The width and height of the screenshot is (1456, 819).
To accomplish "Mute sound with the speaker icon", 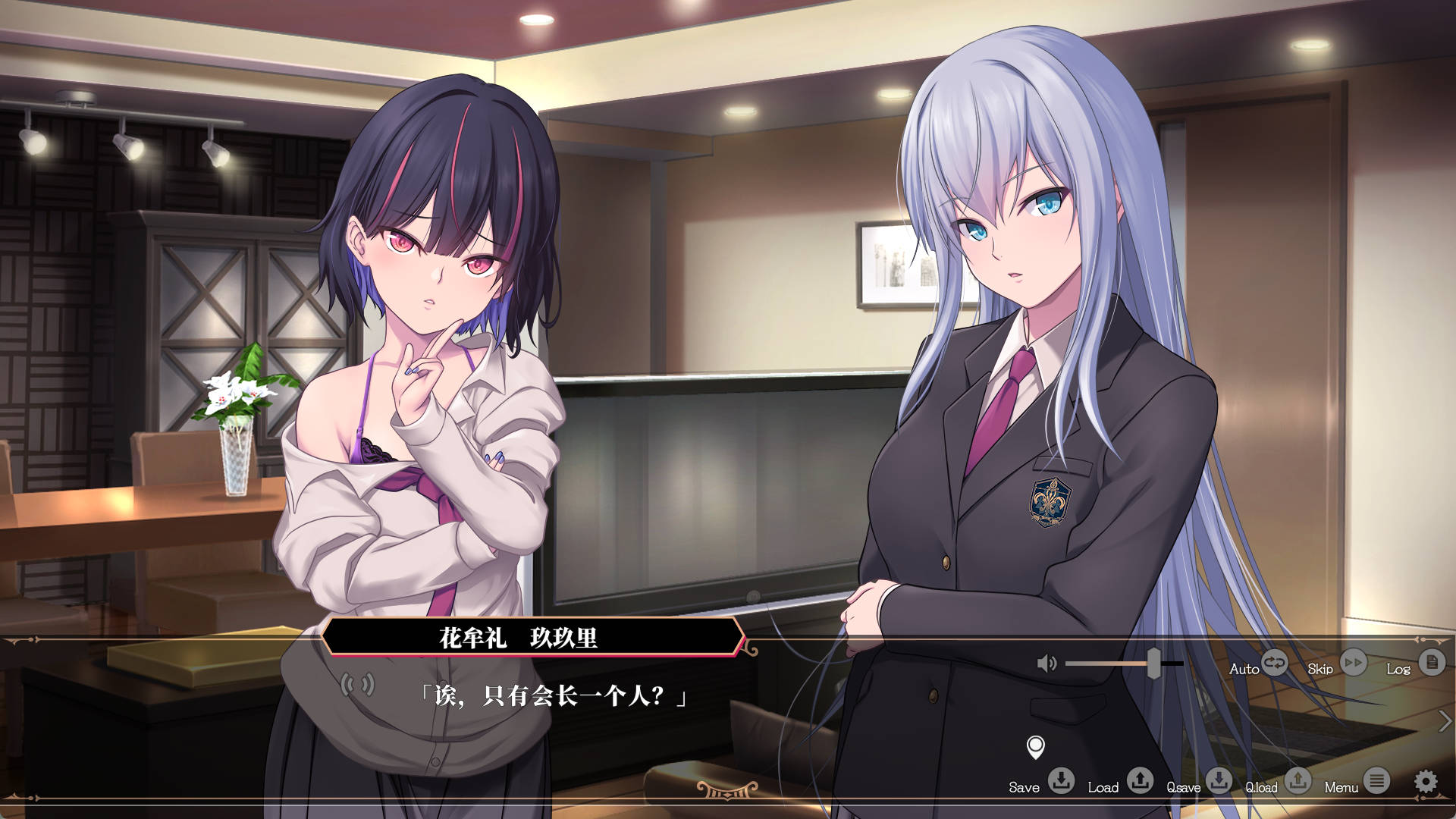I will tap(1046, 664).
